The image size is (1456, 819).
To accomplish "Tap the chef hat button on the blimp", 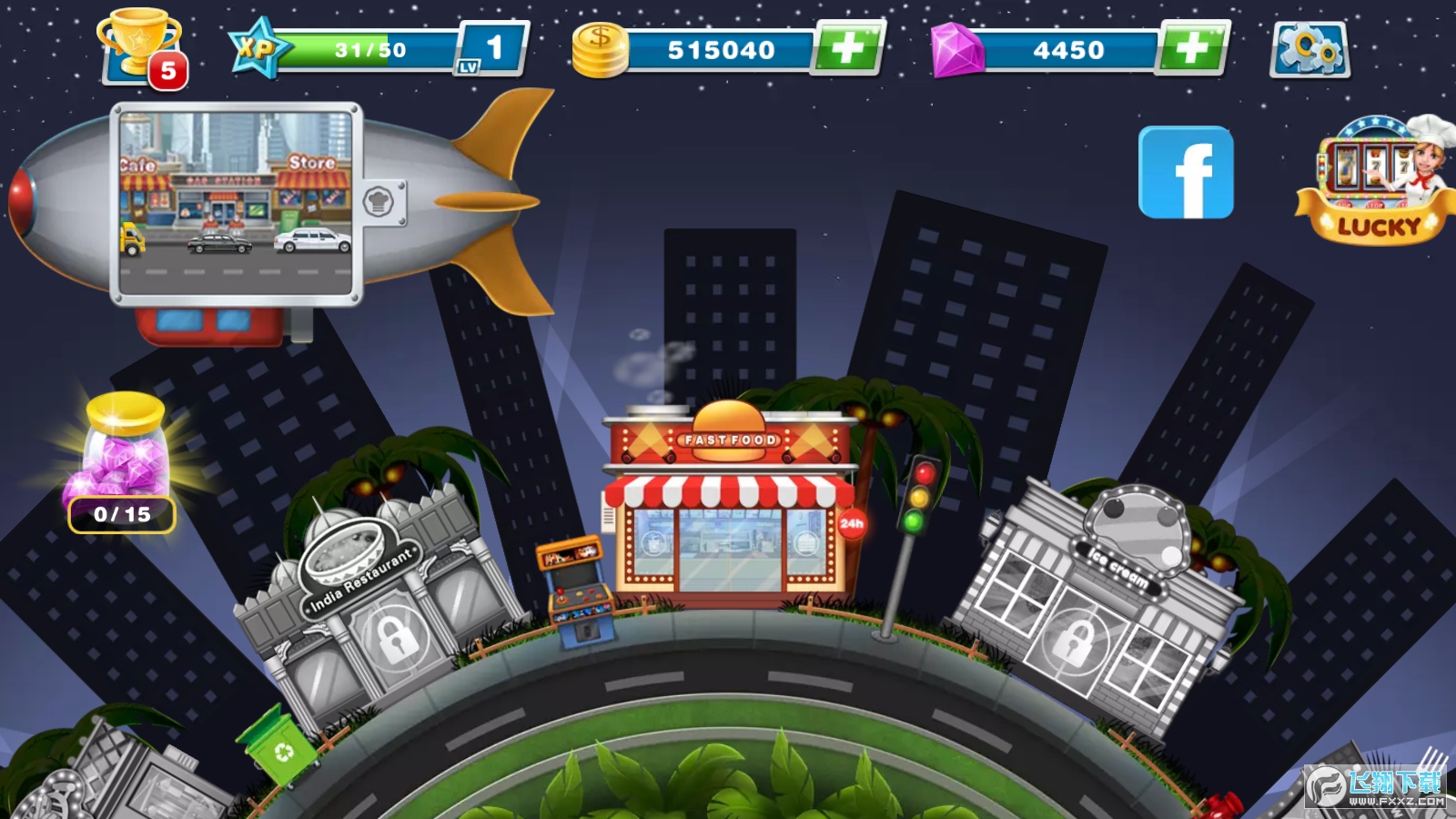I will coord(379,201).
